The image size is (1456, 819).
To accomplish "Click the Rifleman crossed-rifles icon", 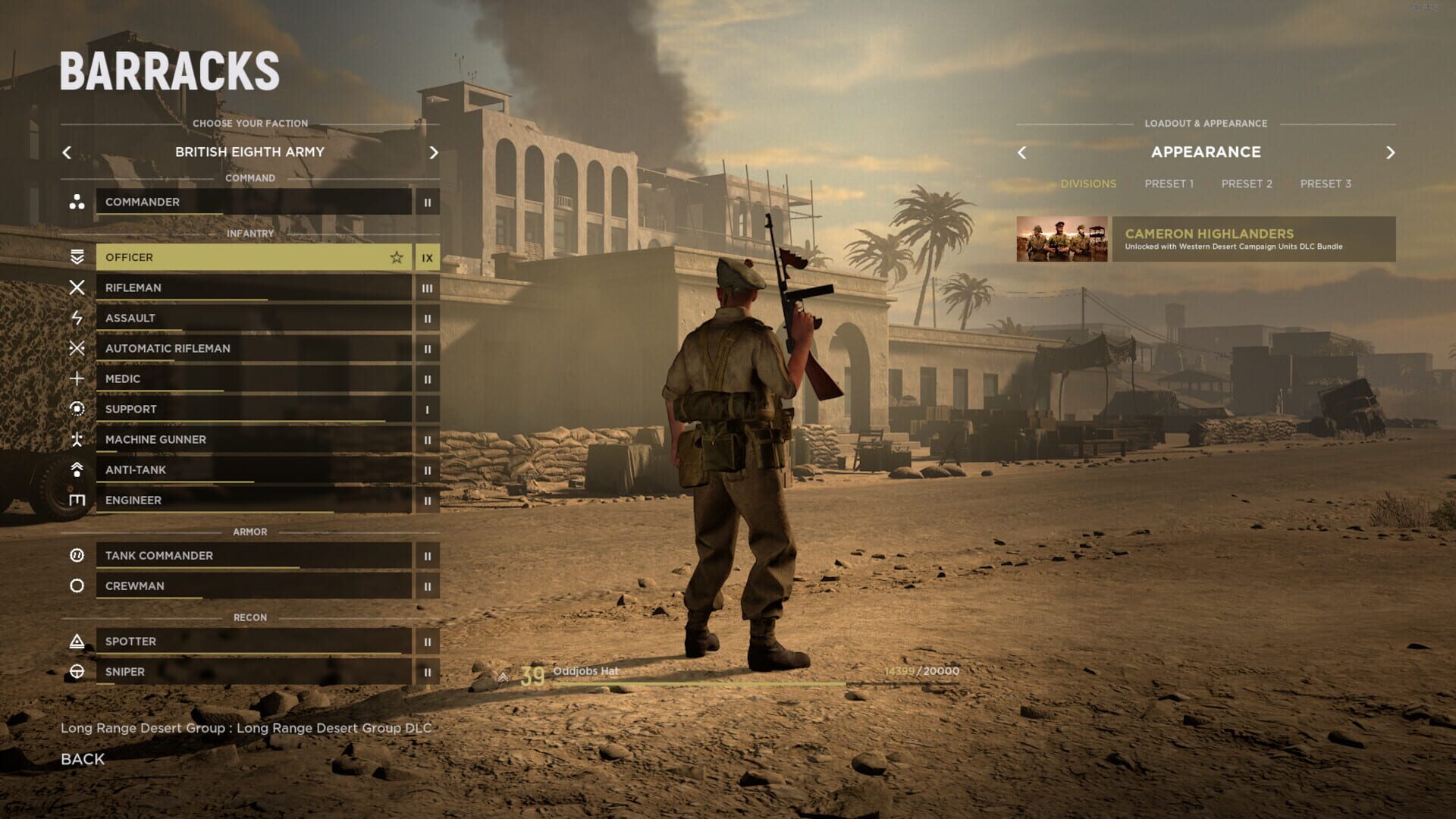I will 77,287.
